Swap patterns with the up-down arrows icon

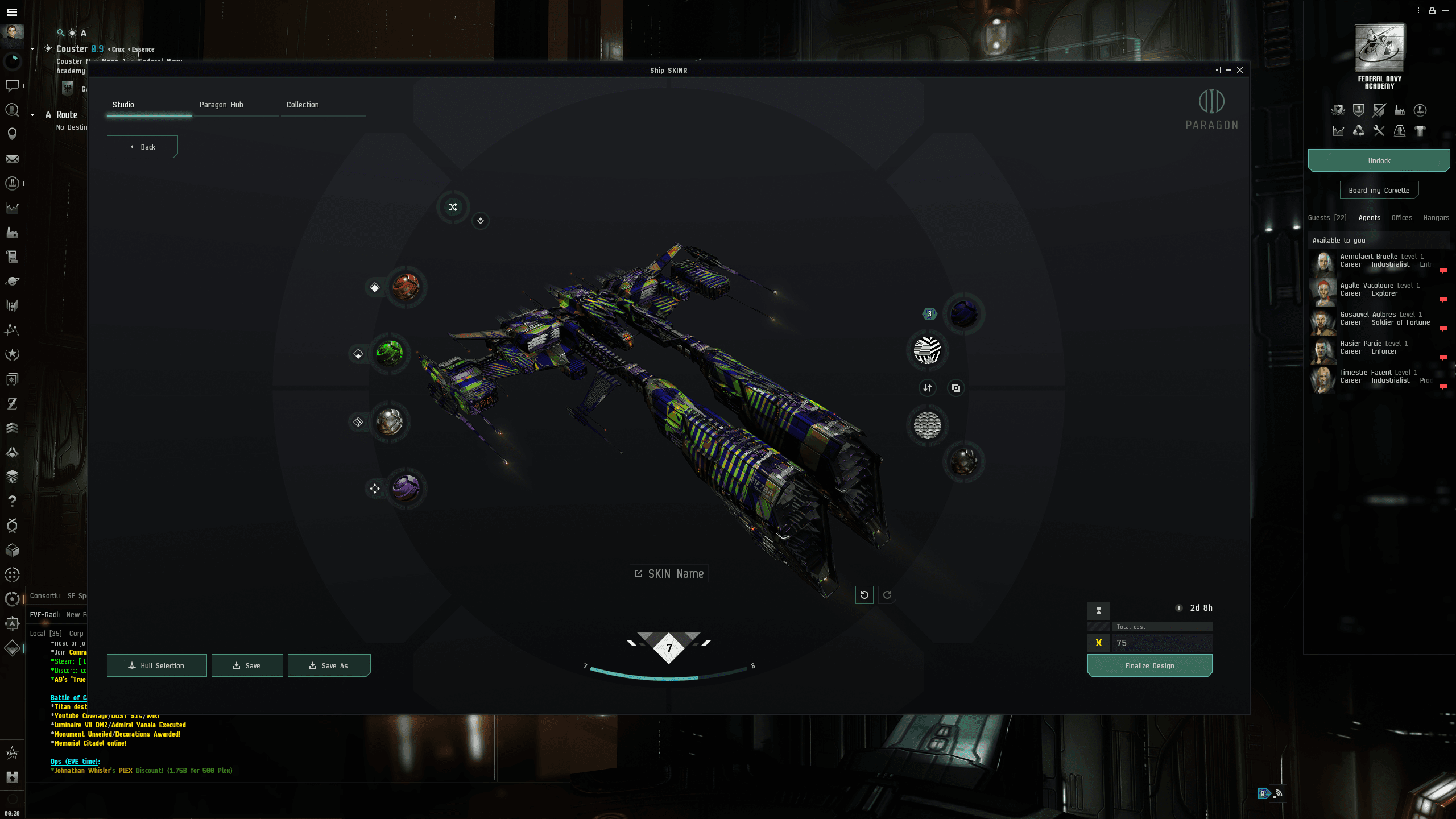928,388
